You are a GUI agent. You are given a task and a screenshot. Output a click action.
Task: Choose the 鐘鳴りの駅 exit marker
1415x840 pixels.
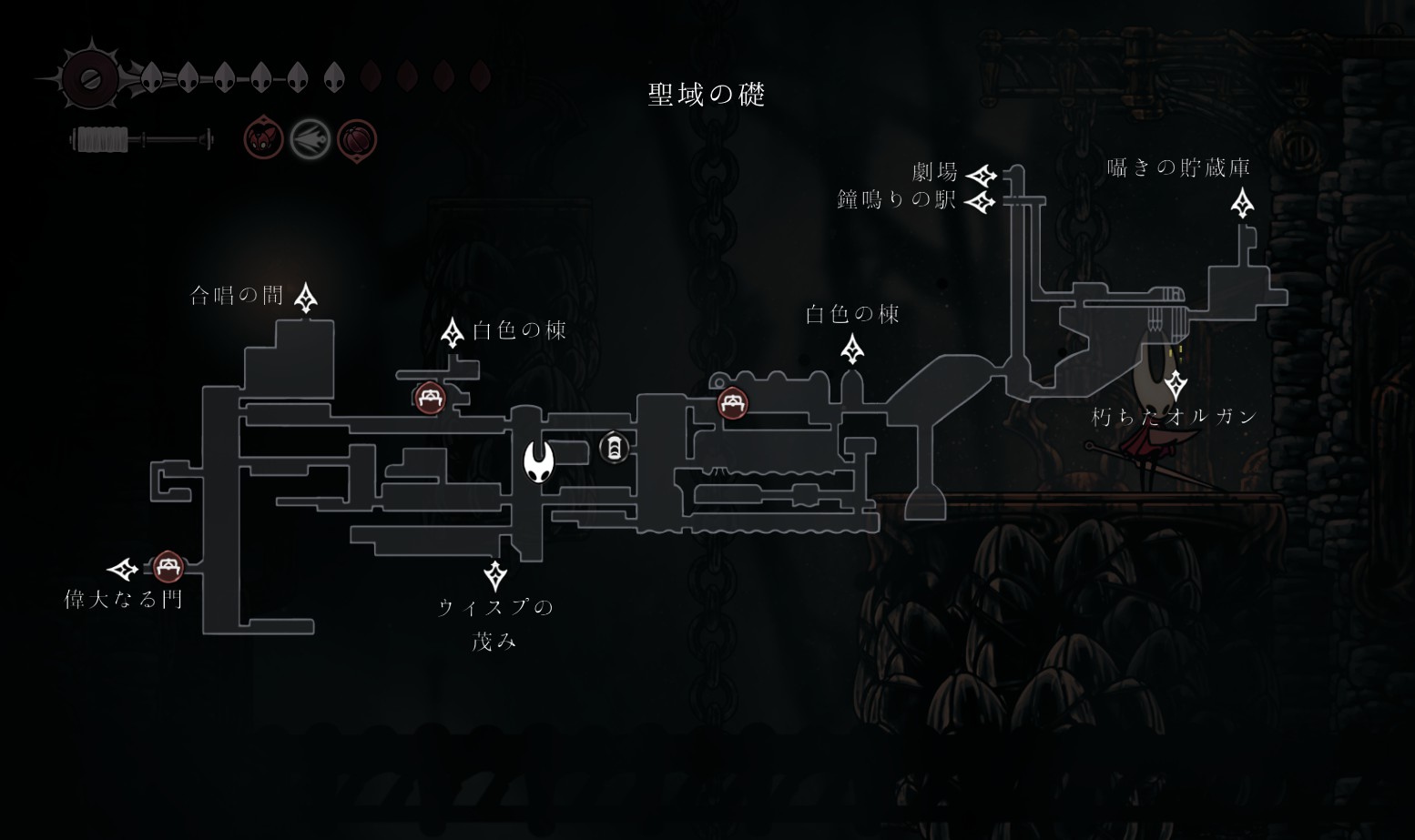pos(981,201)
